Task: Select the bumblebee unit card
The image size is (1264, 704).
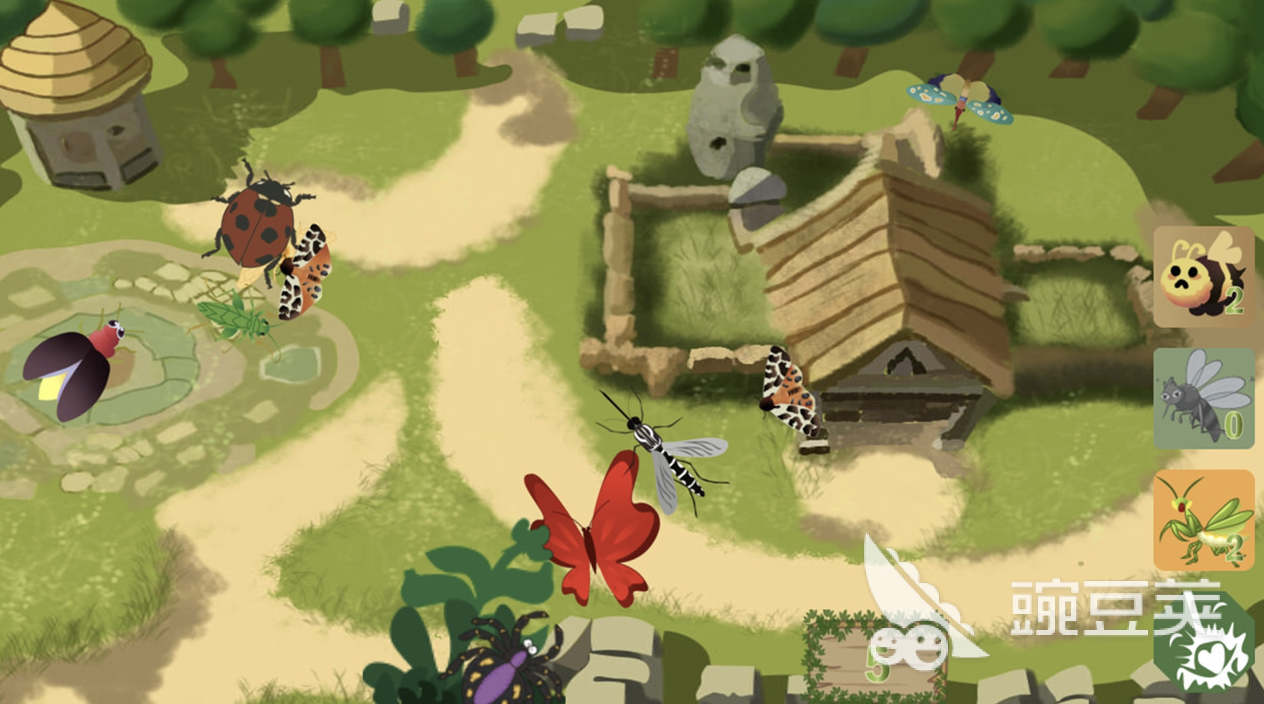Action: point(1203,277)
